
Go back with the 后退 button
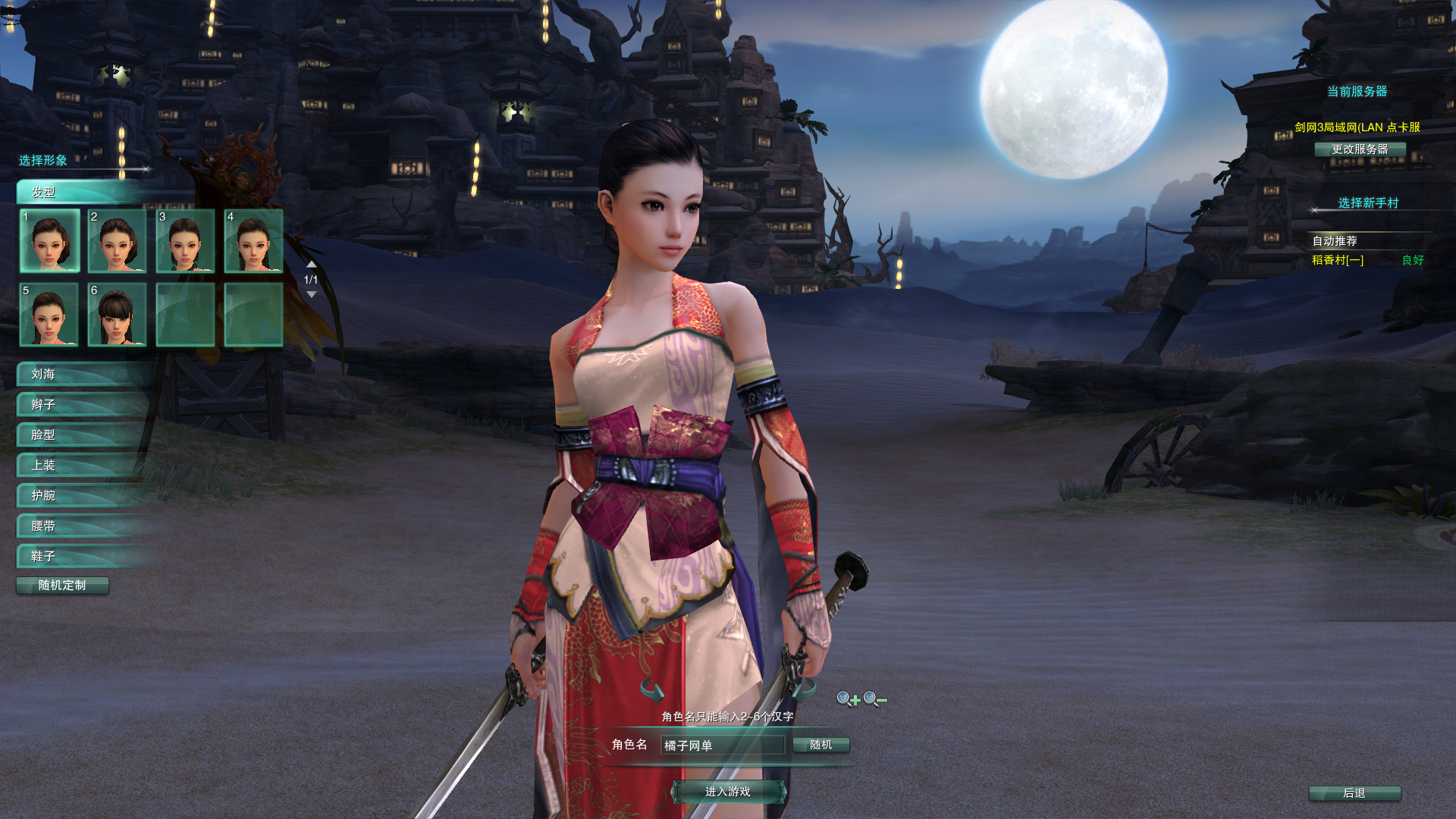[1354, 793]
